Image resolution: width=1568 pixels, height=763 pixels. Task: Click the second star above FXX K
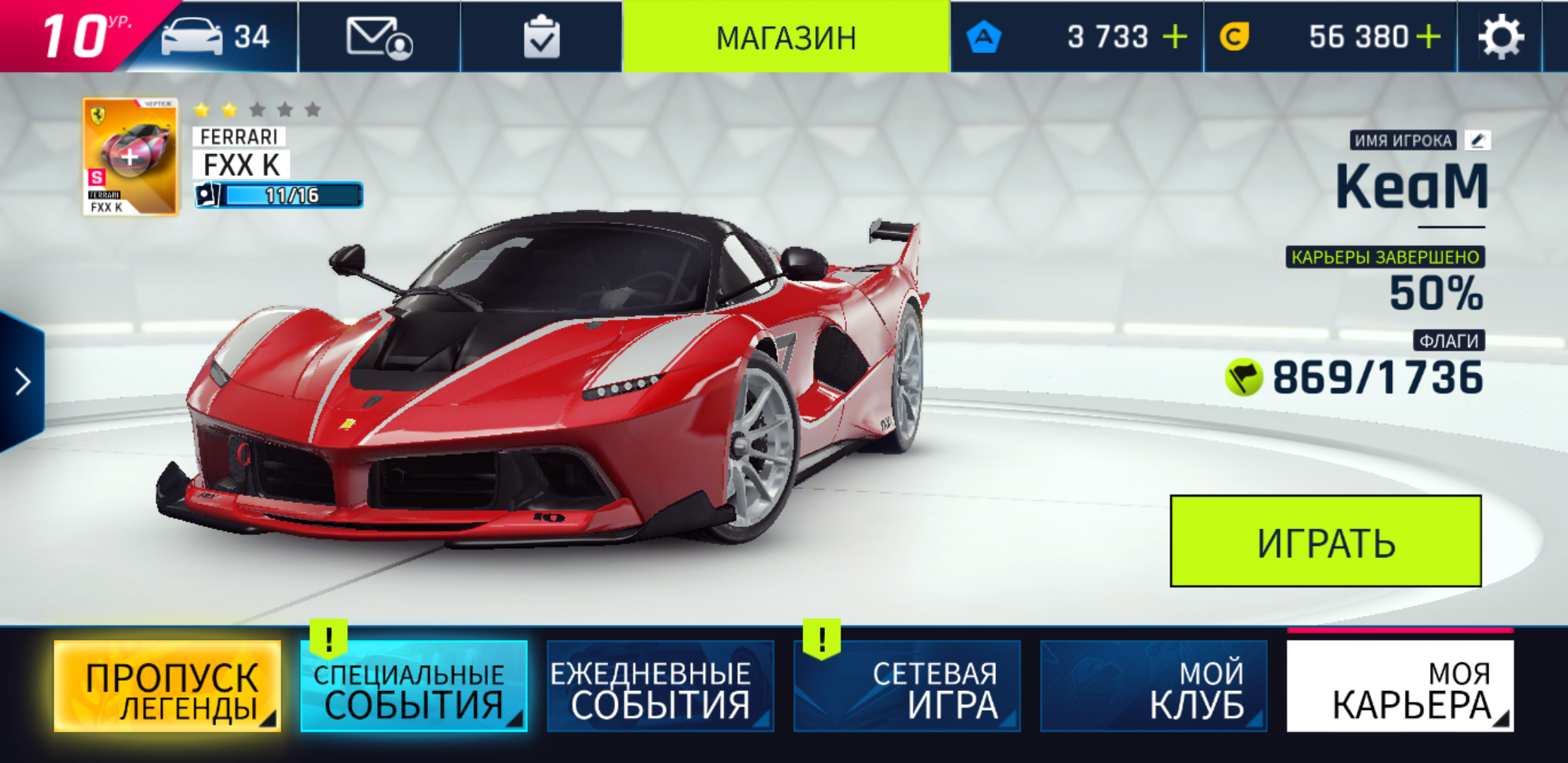(227, 110)
